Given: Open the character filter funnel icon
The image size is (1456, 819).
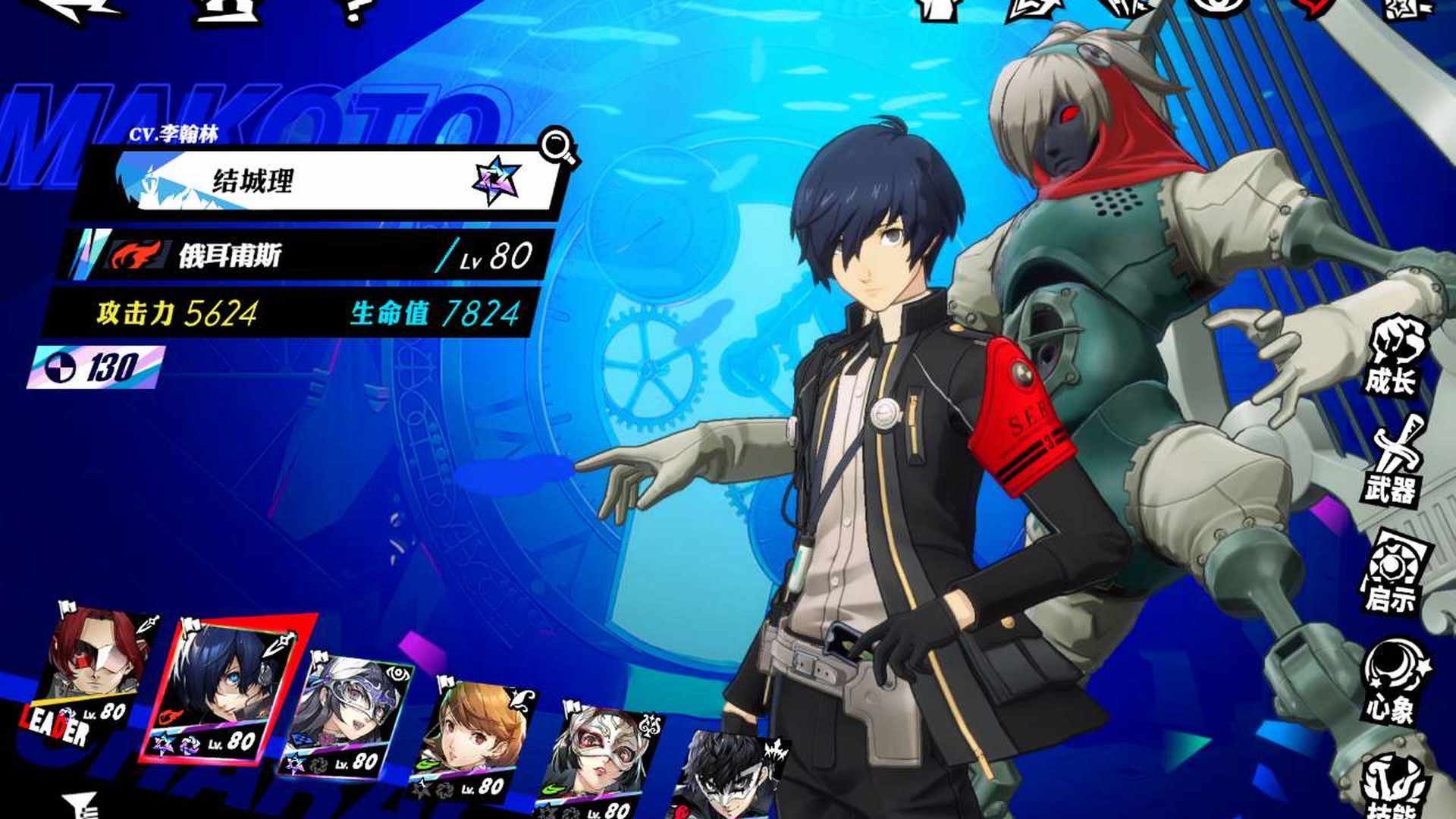Looking at the screenshot, I should [x=83, y=805].
